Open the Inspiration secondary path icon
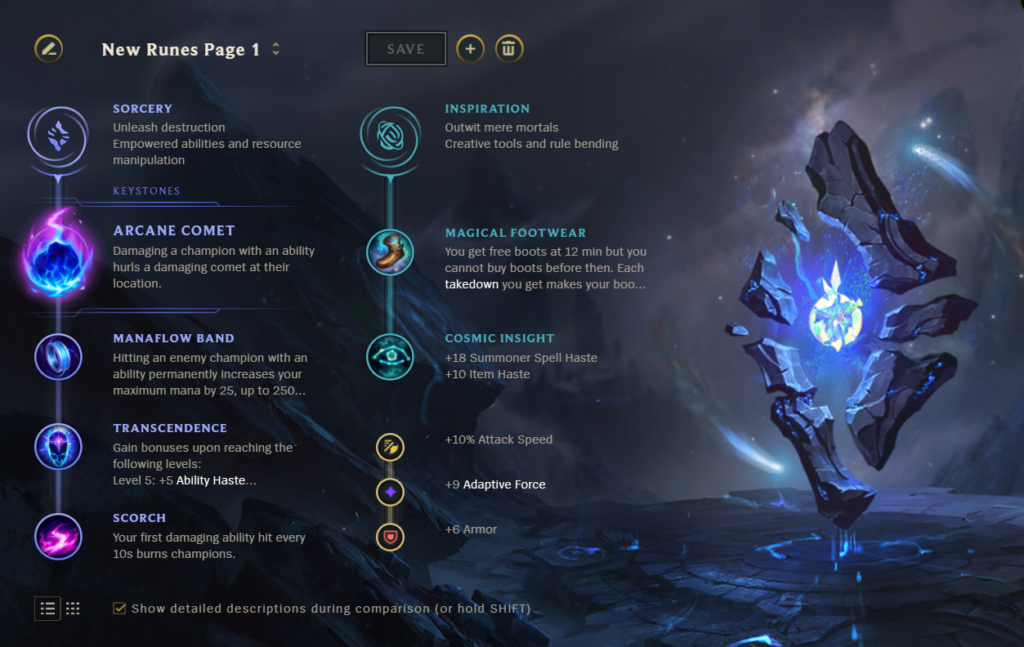1024x647 pixels. click(x=390, y=134)
